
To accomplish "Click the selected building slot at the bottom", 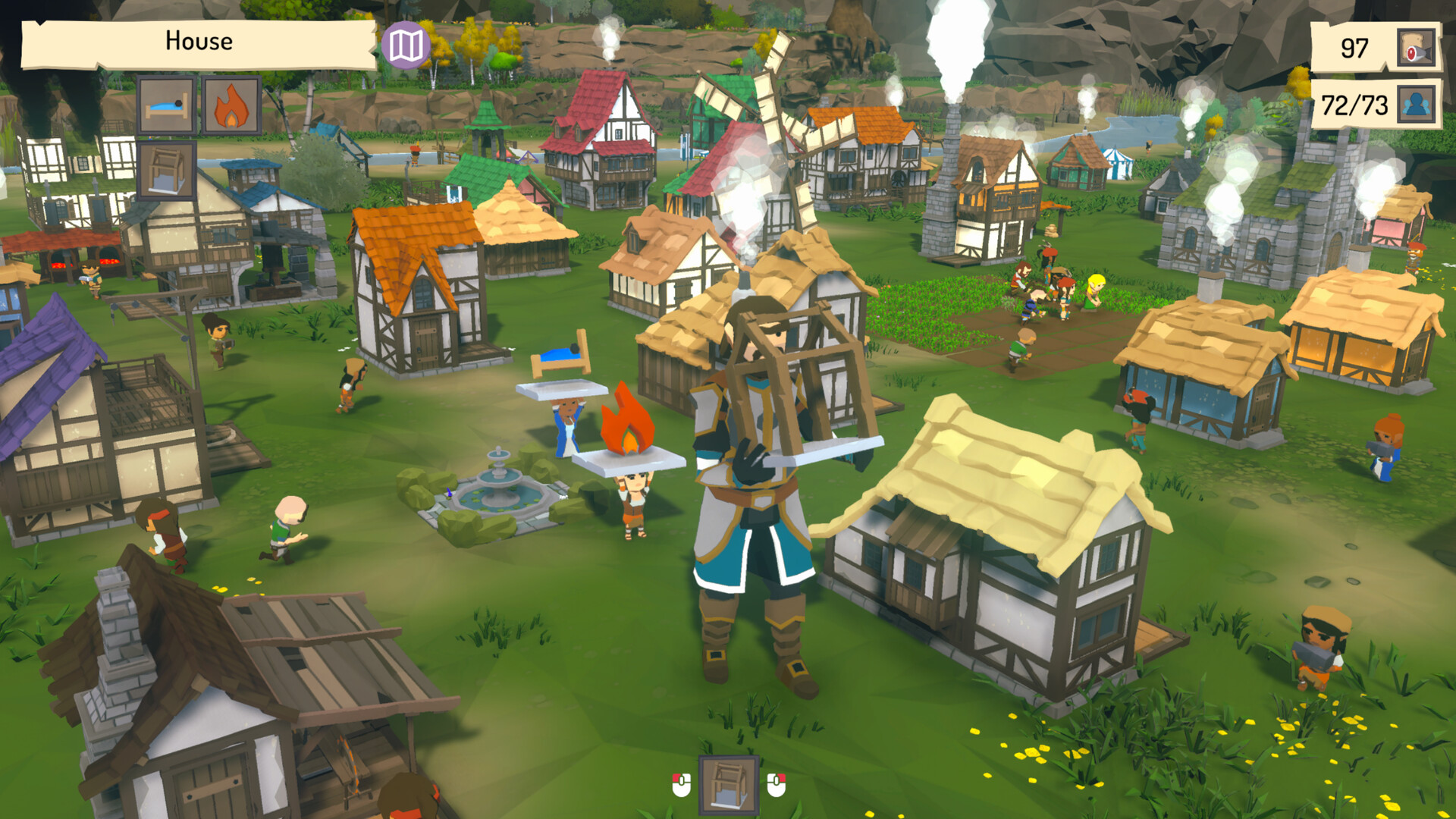I will 728,784.
